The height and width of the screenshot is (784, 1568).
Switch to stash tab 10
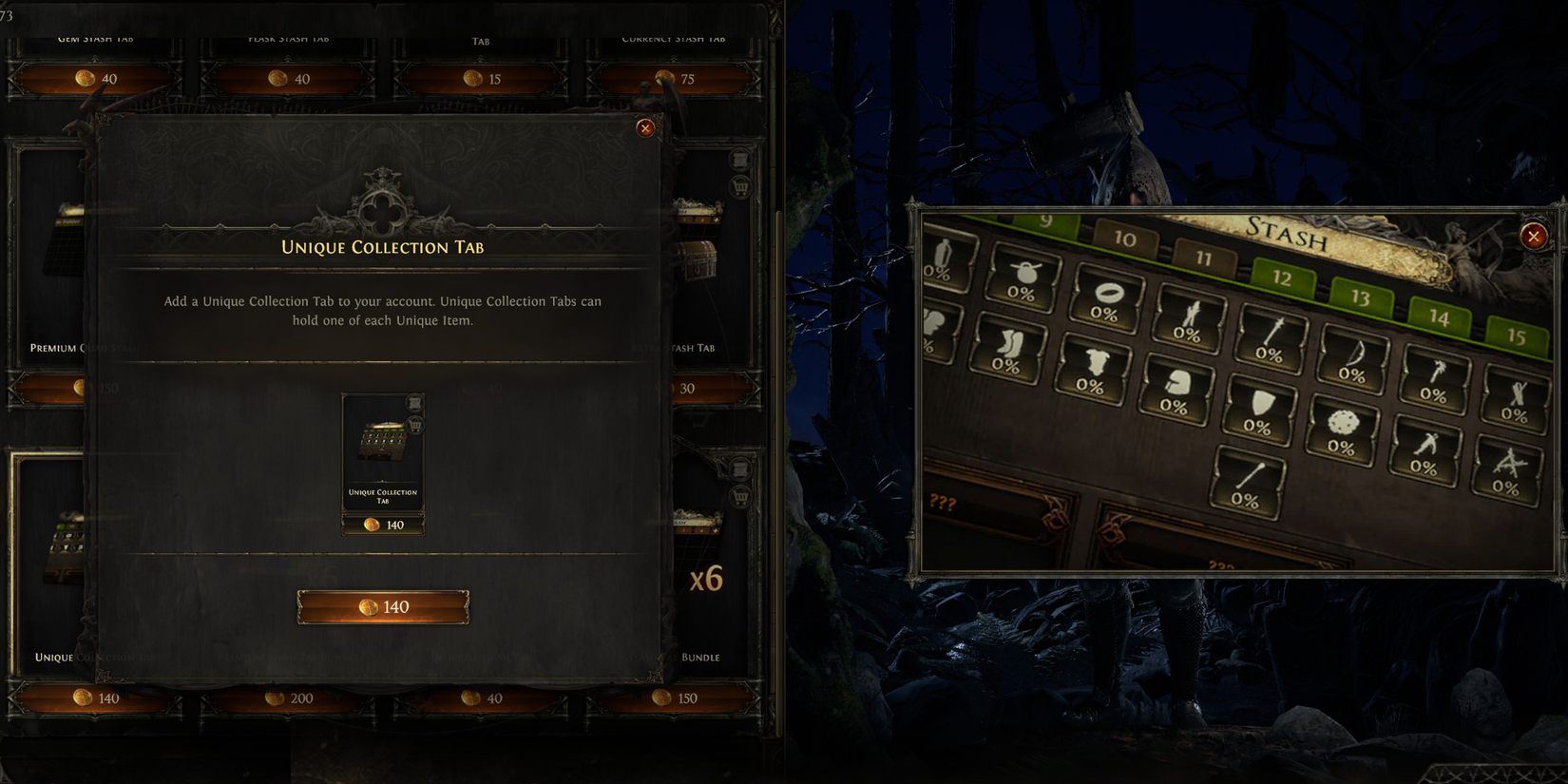click(x=1125, y=240)
